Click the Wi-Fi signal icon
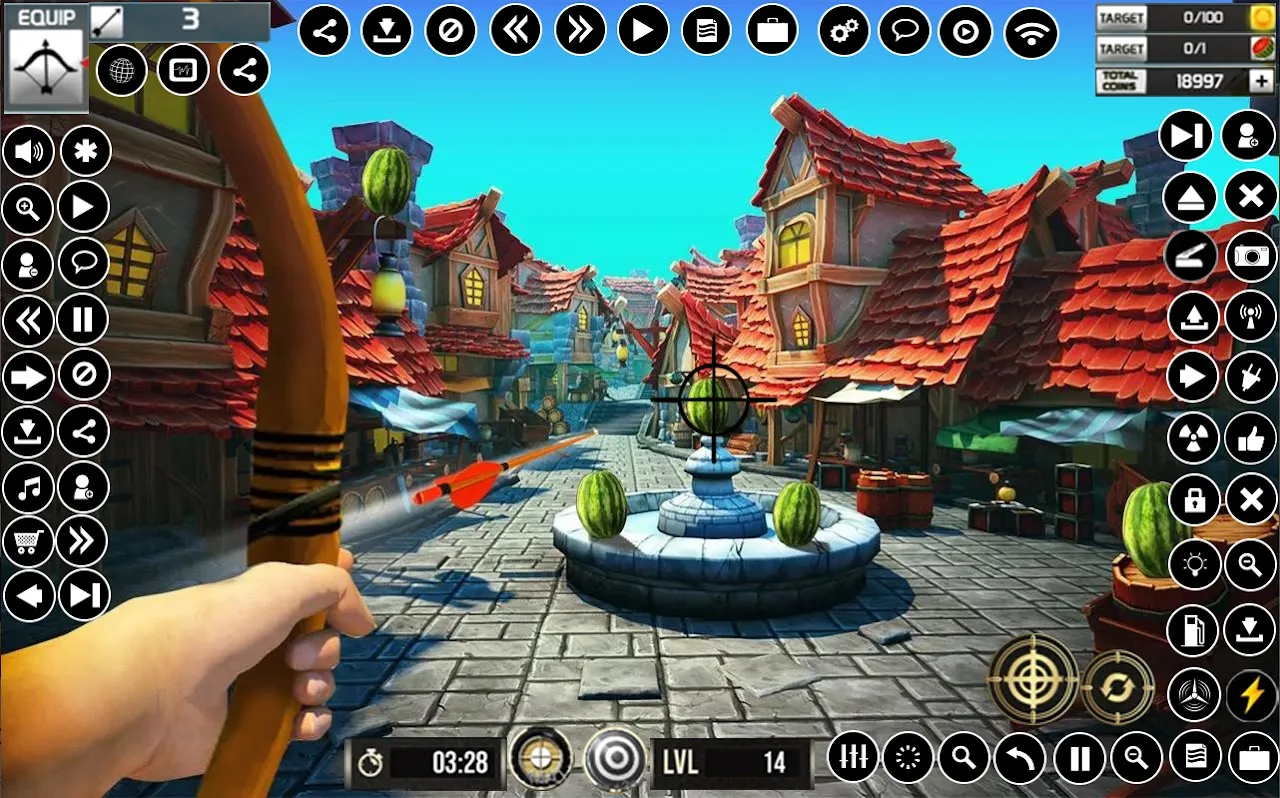This screenshot has width=1280, height=798. (x=1031, y=32)
